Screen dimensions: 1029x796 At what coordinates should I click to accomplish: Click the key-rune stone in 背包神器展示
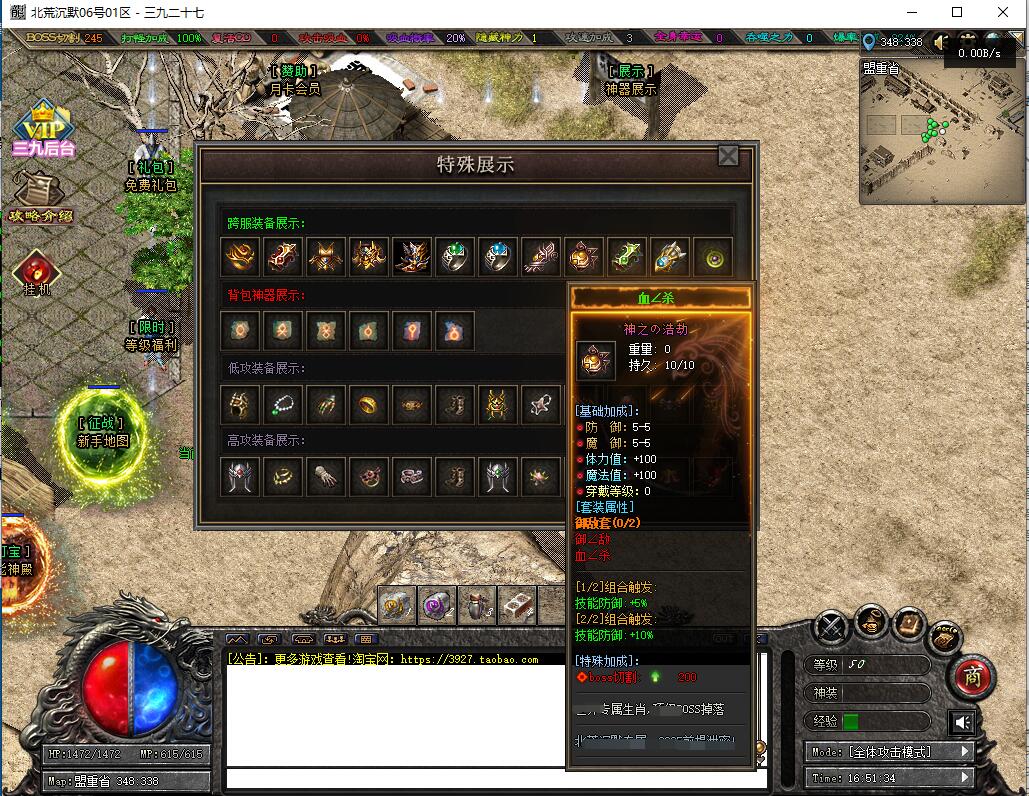412,330
